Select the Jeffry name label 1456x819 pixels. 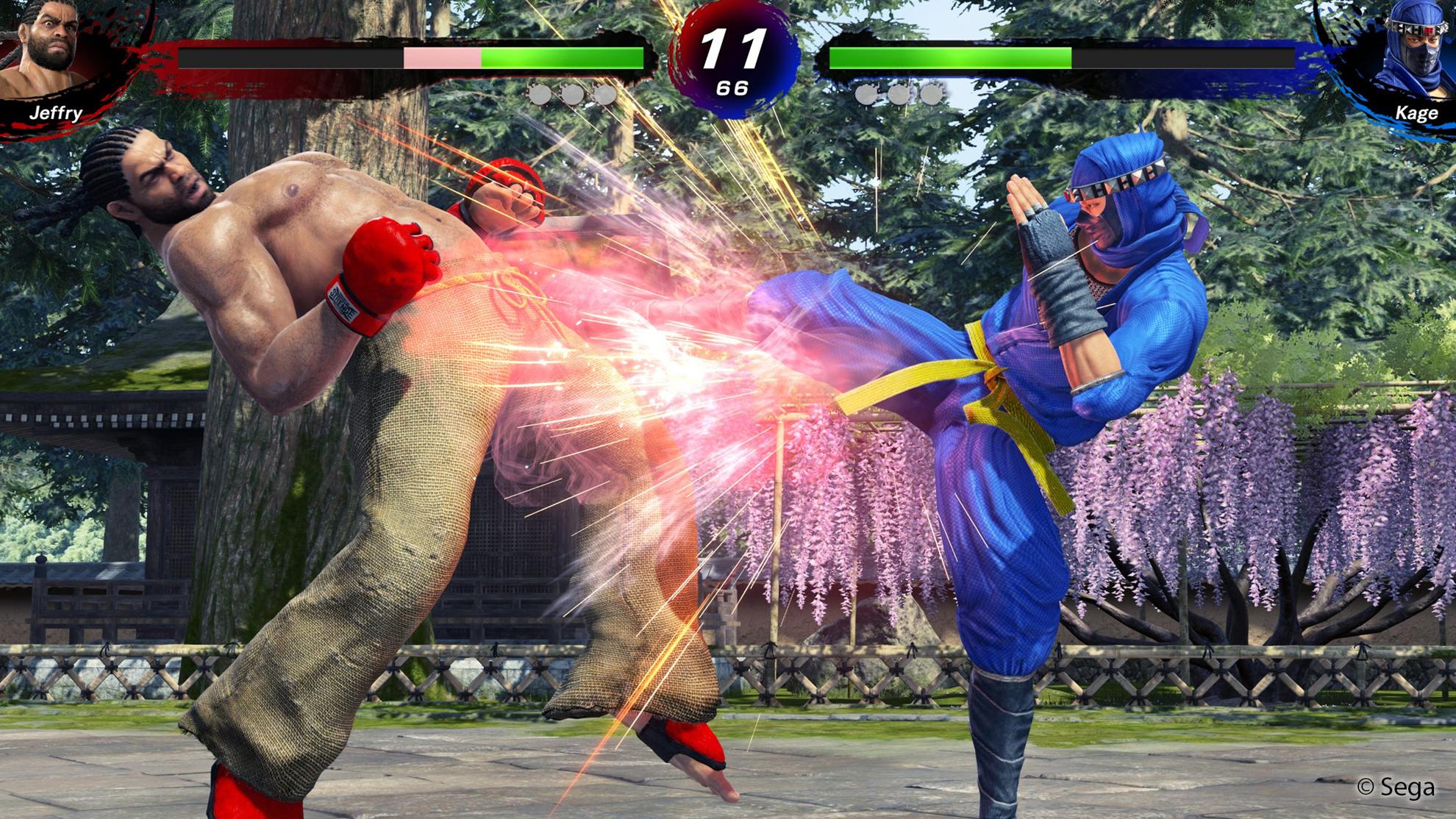click(x=57, y=114)
